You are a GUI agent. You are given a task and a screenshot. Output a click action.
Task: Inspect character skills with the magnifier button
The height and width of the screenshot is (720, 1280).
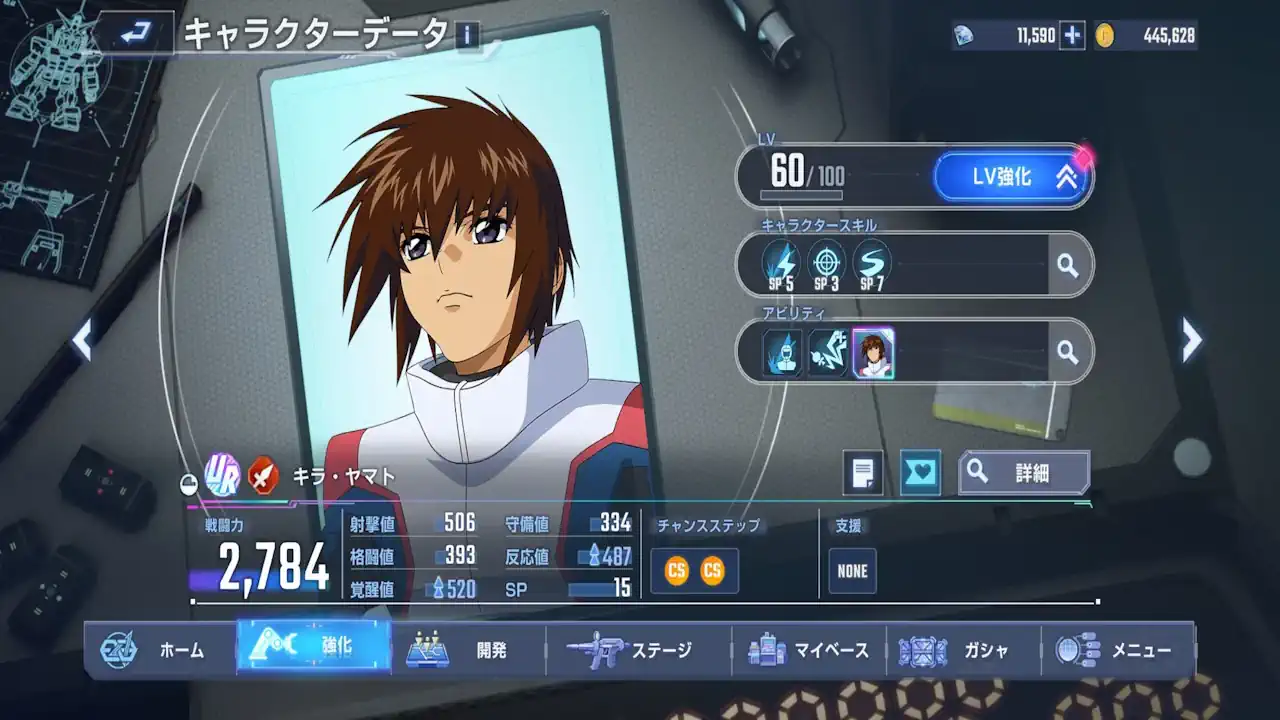pyautogui.click(x=1068, y=265)
